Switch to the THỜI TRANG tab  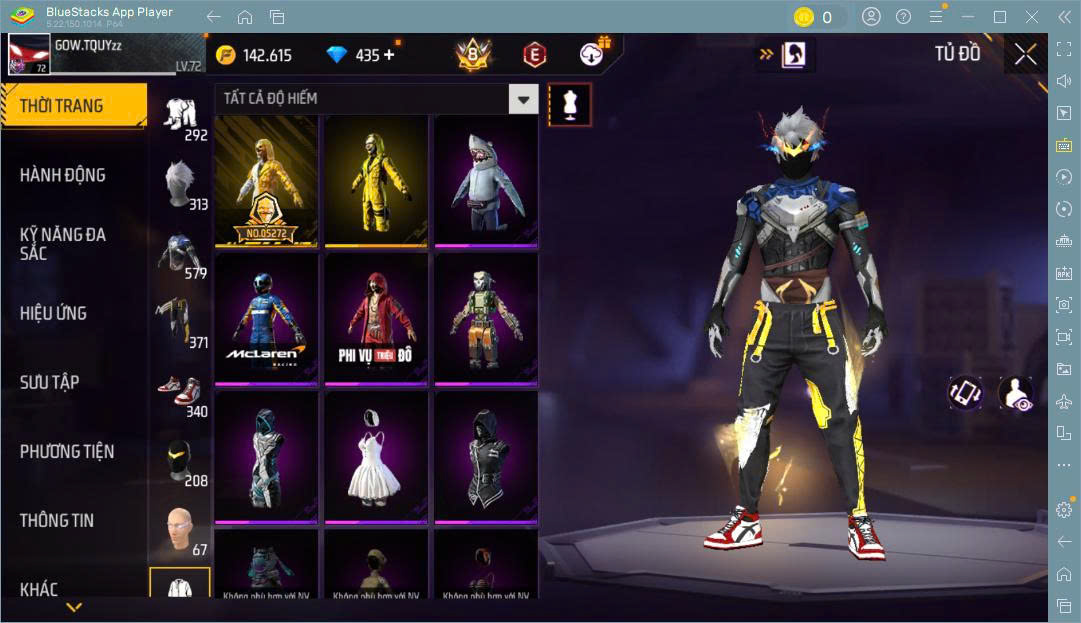[73, 106]
